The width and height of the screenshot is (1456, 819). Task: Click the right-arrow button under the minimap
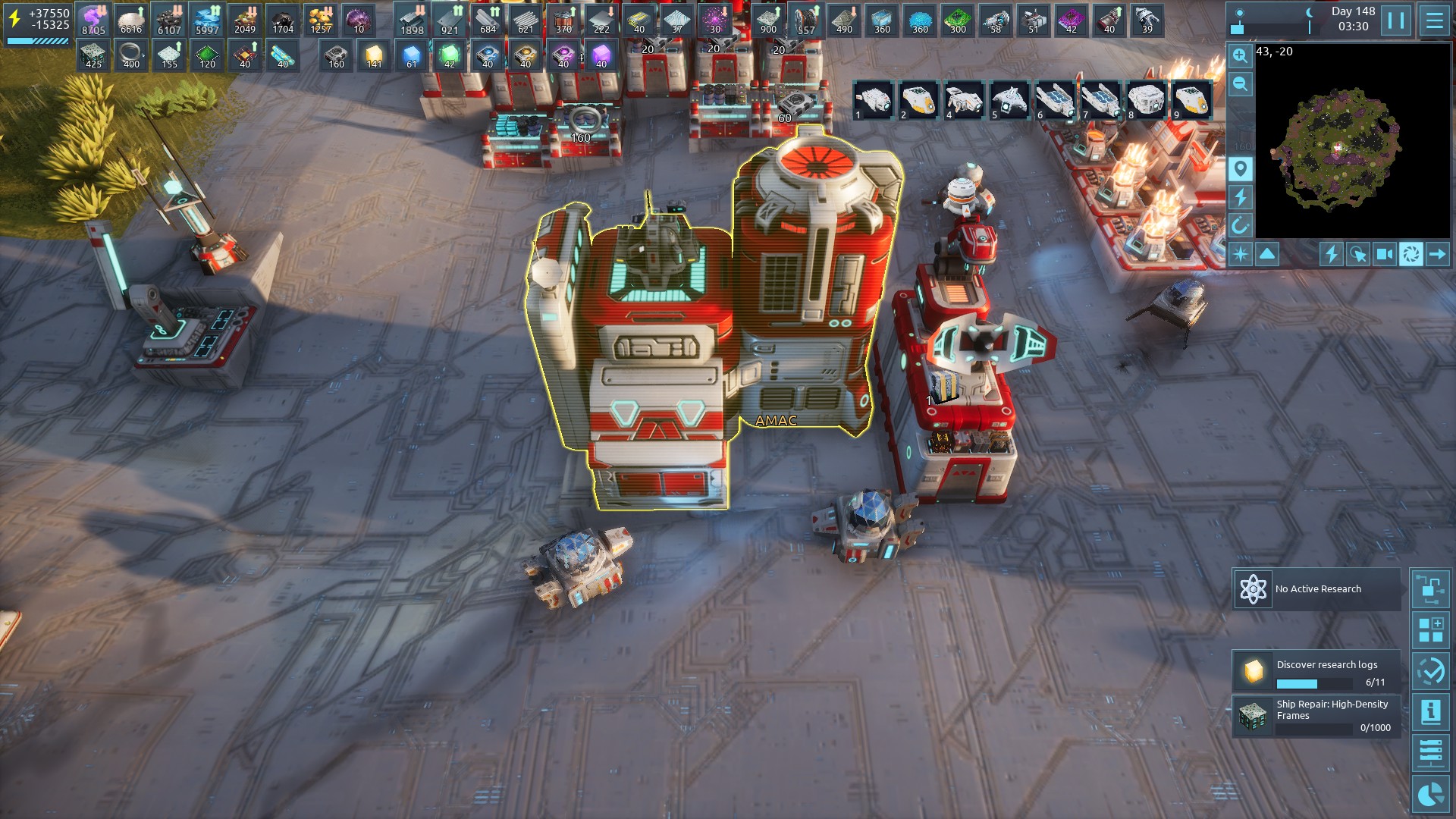click(x=1437, y=254)
